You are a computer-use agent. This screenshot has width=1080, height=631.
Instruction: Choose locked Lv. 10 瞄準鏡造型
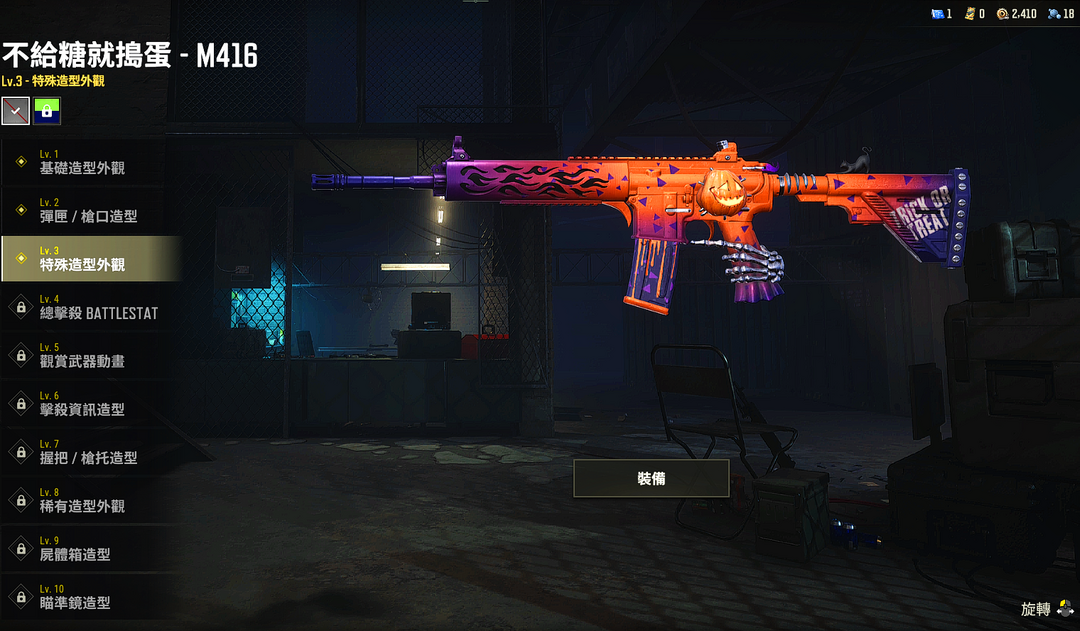(90, 597)
